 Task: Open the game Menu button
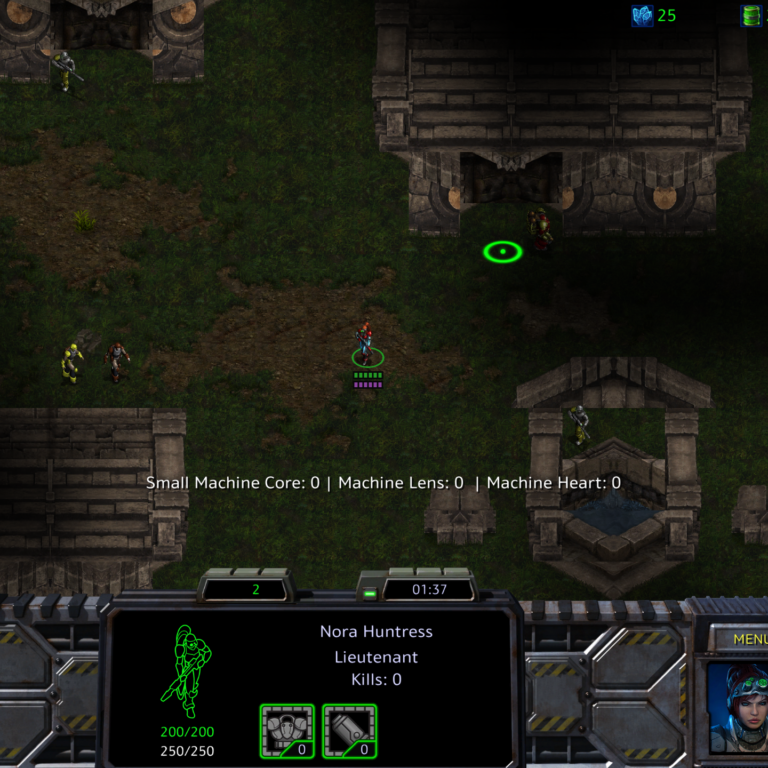point(750,639)
